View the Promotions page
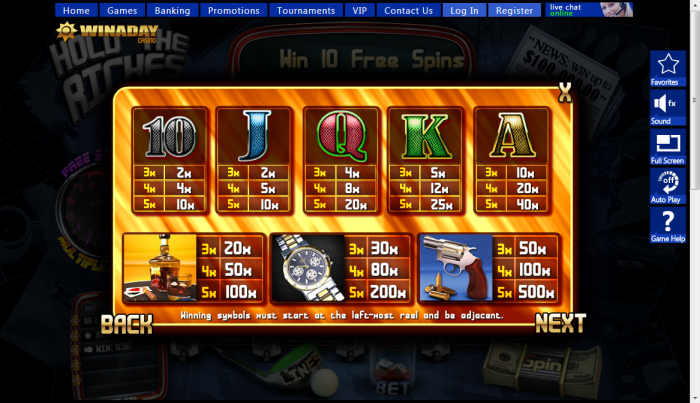Image resolution: width=700 pixels, height=403 pixels. coord(233,11)
